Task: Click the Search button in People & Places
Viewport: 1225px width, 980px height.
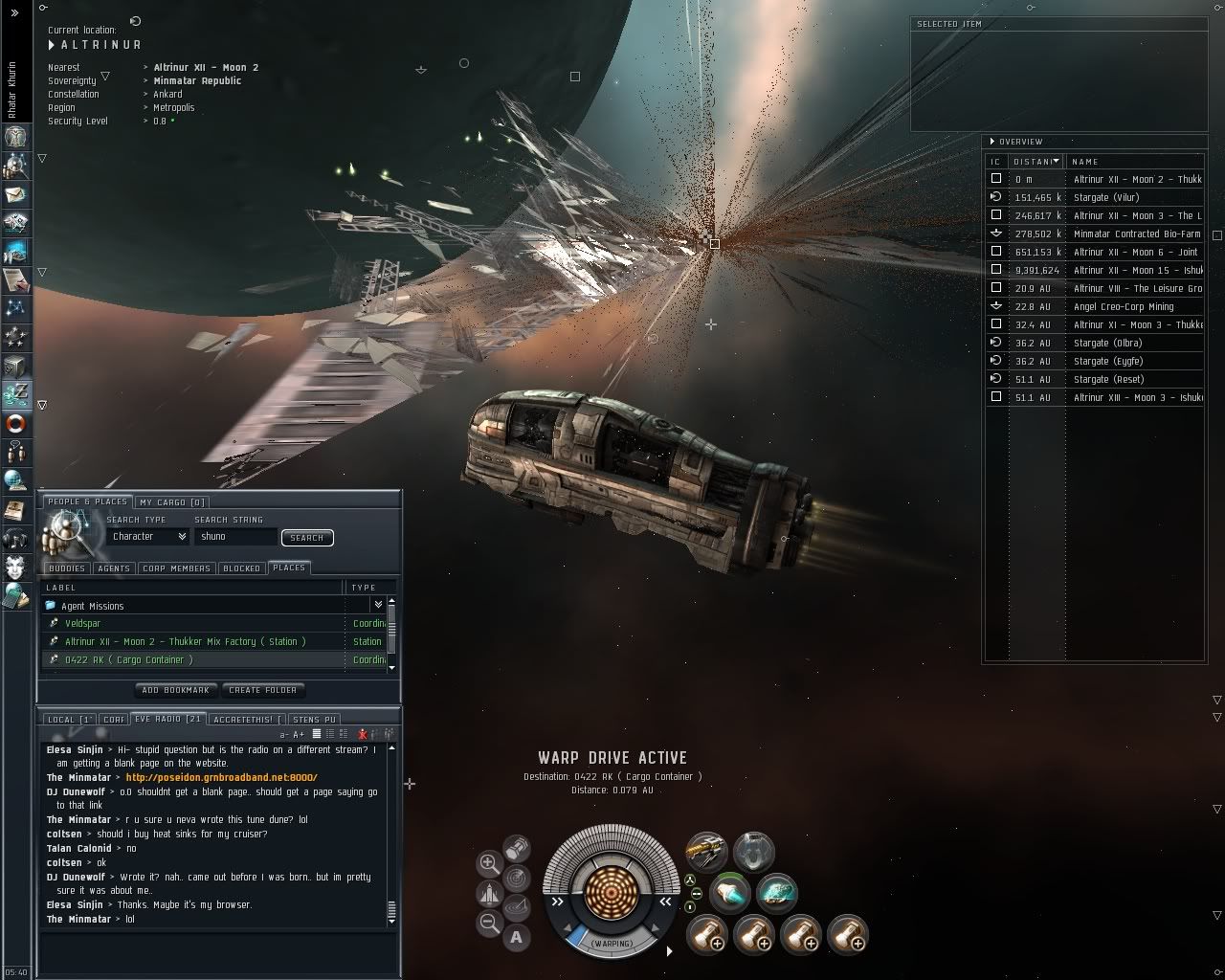Action: (306, 538)
